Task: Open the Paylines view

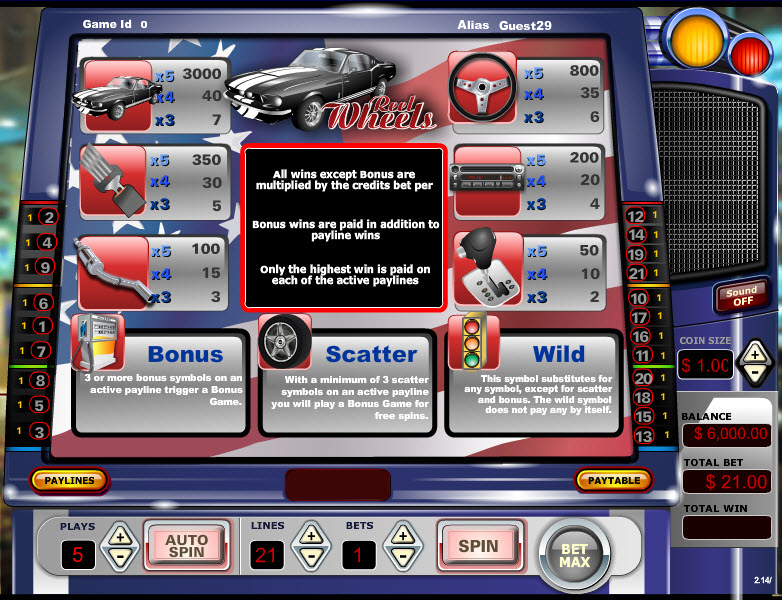Action: tap(69, 481)
